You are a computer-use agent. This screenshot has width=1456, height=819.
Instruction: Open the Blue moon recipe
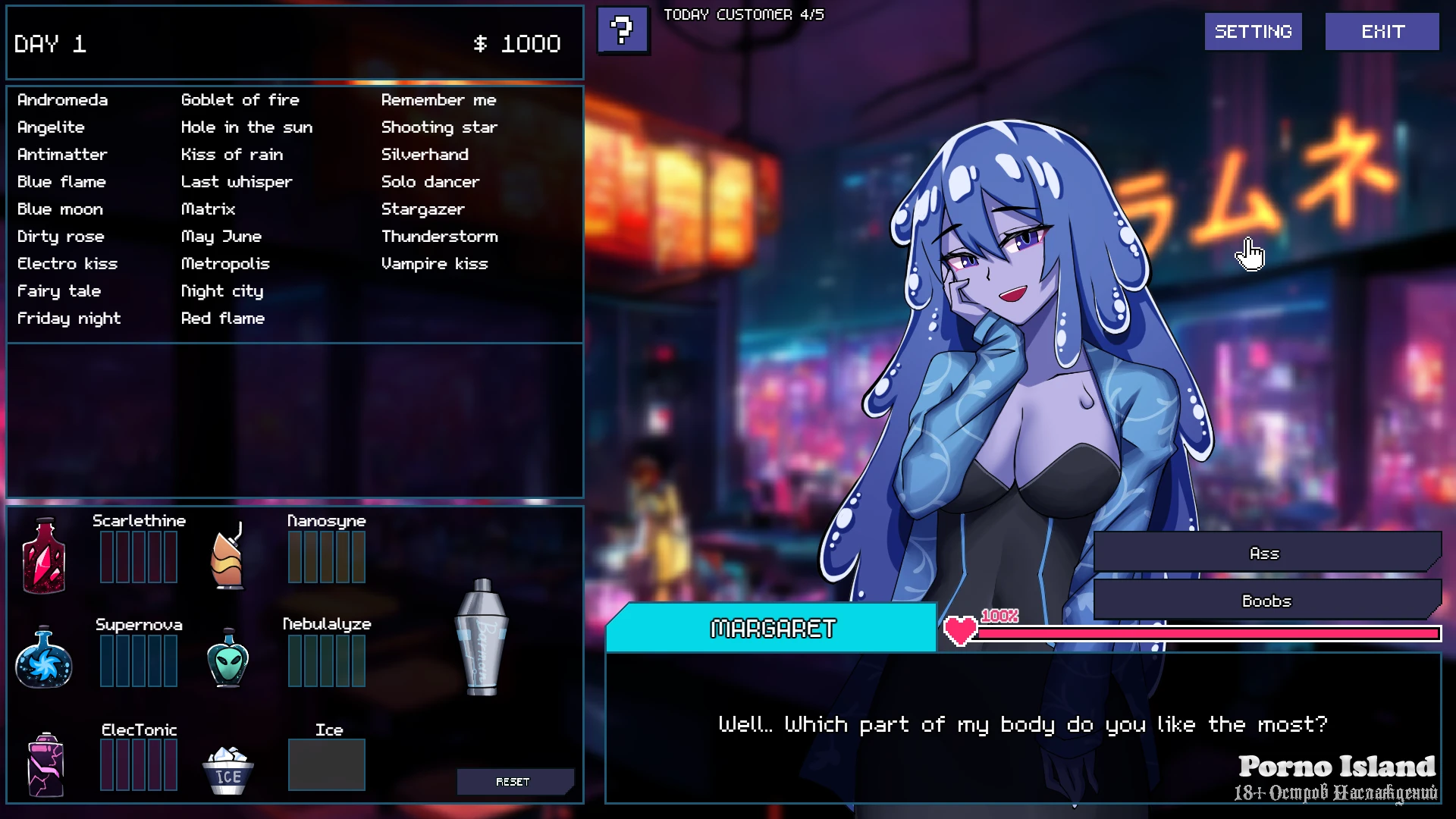[60, 209]
